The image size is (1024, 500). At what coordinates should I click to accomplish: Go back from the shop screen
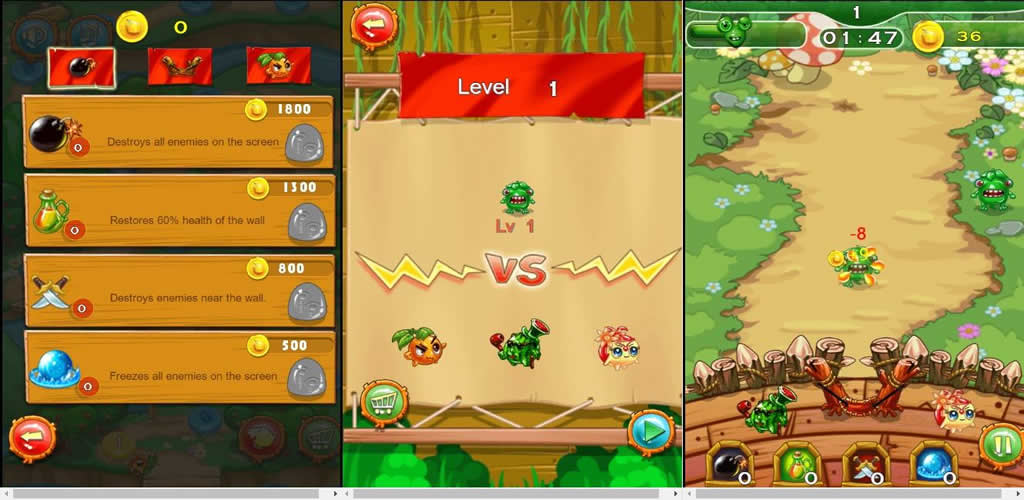click(32, 438)
